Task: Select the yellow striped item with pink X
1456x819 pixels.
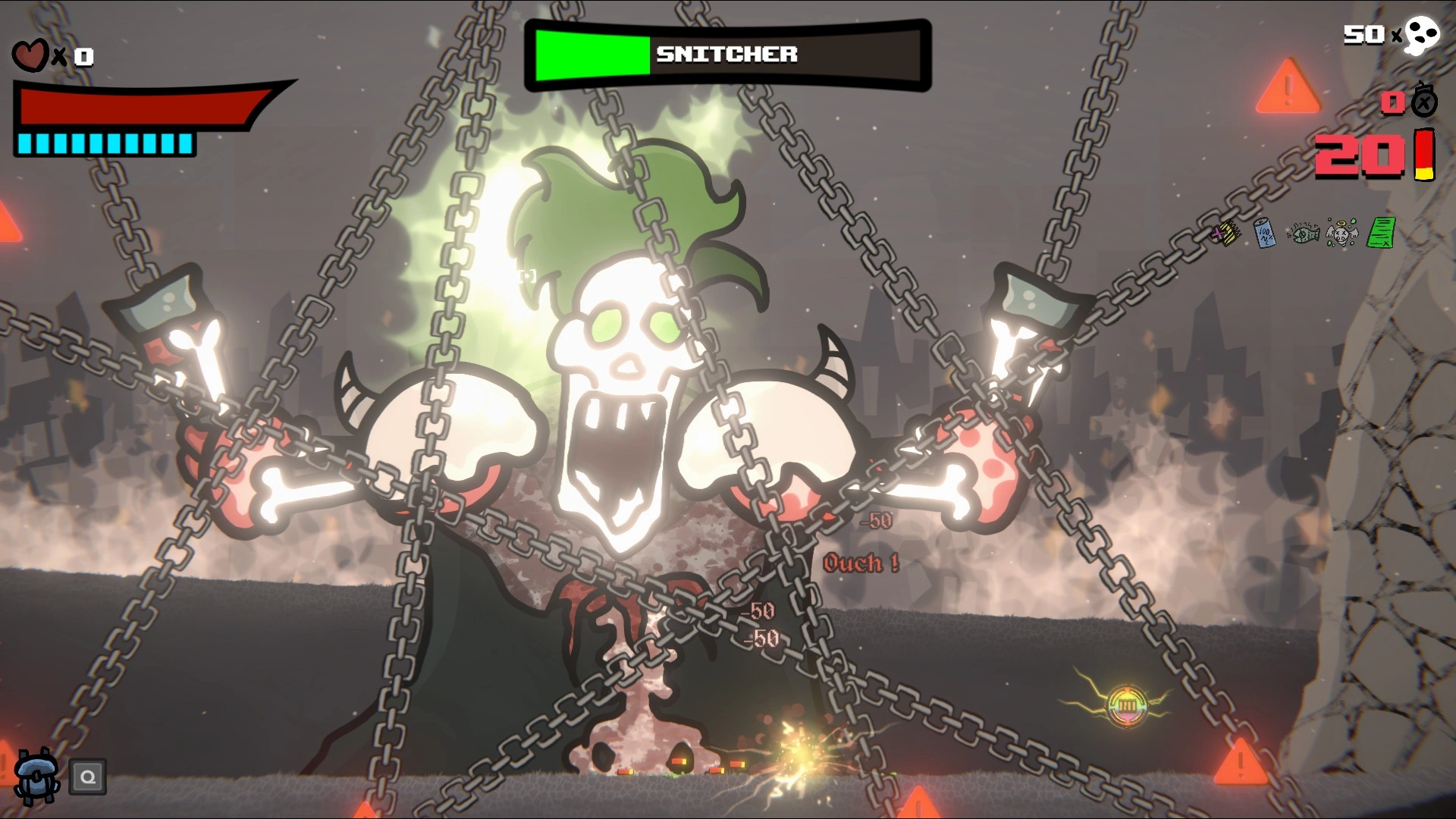Action: pyautogui.click(x=1225, y=233)
